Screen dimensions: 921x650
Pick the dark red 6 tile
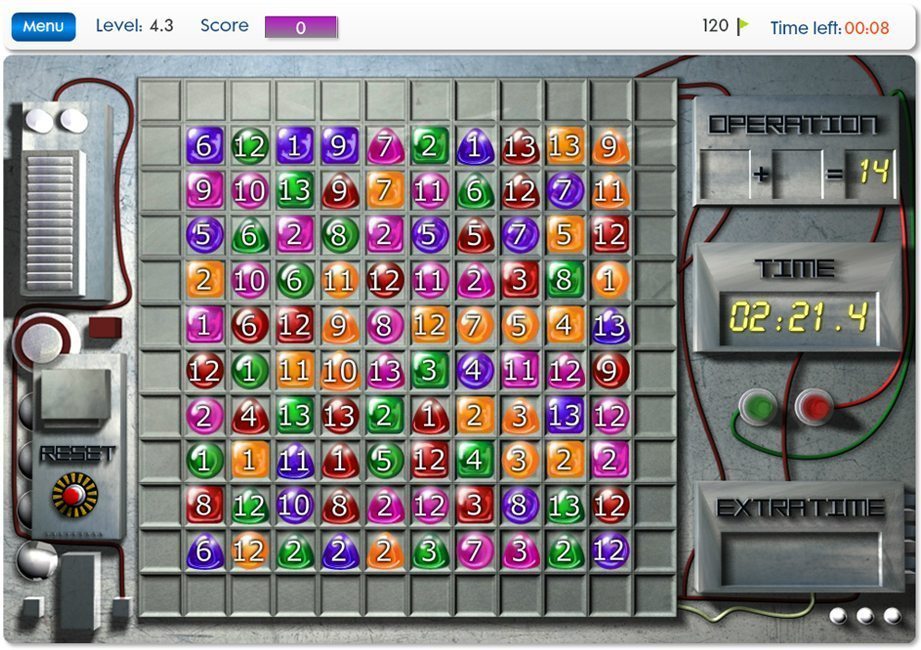tap(249, 326)
